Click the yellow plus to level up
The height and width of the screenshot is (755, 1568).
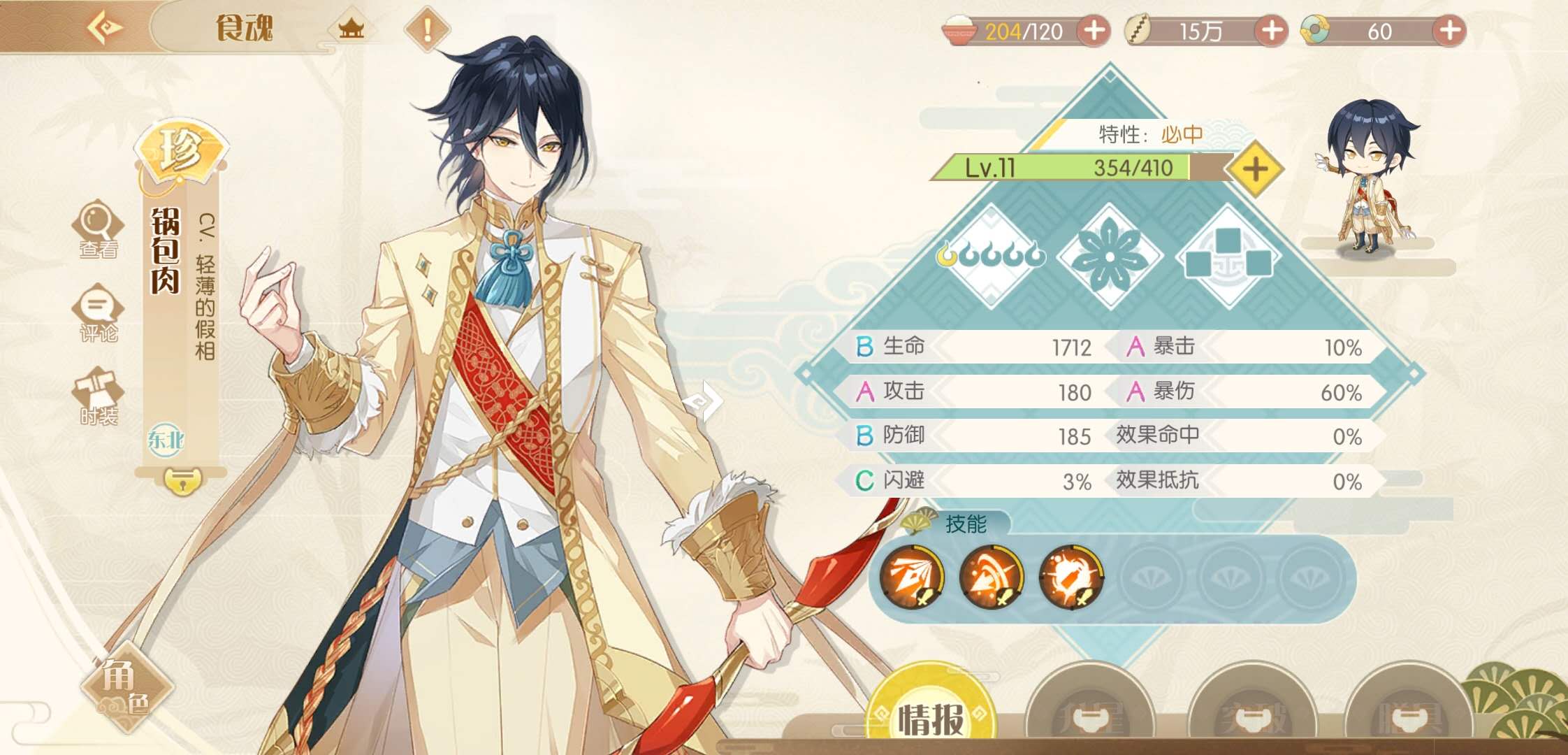pos(1255,169)
